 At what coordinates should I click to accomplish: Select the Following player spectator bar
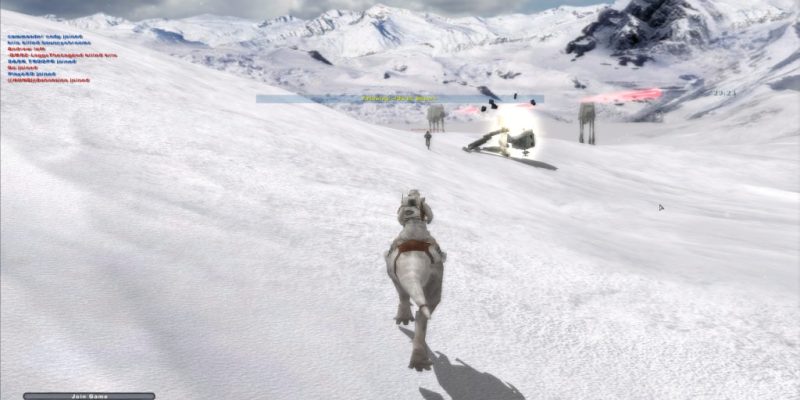(399, 99)
